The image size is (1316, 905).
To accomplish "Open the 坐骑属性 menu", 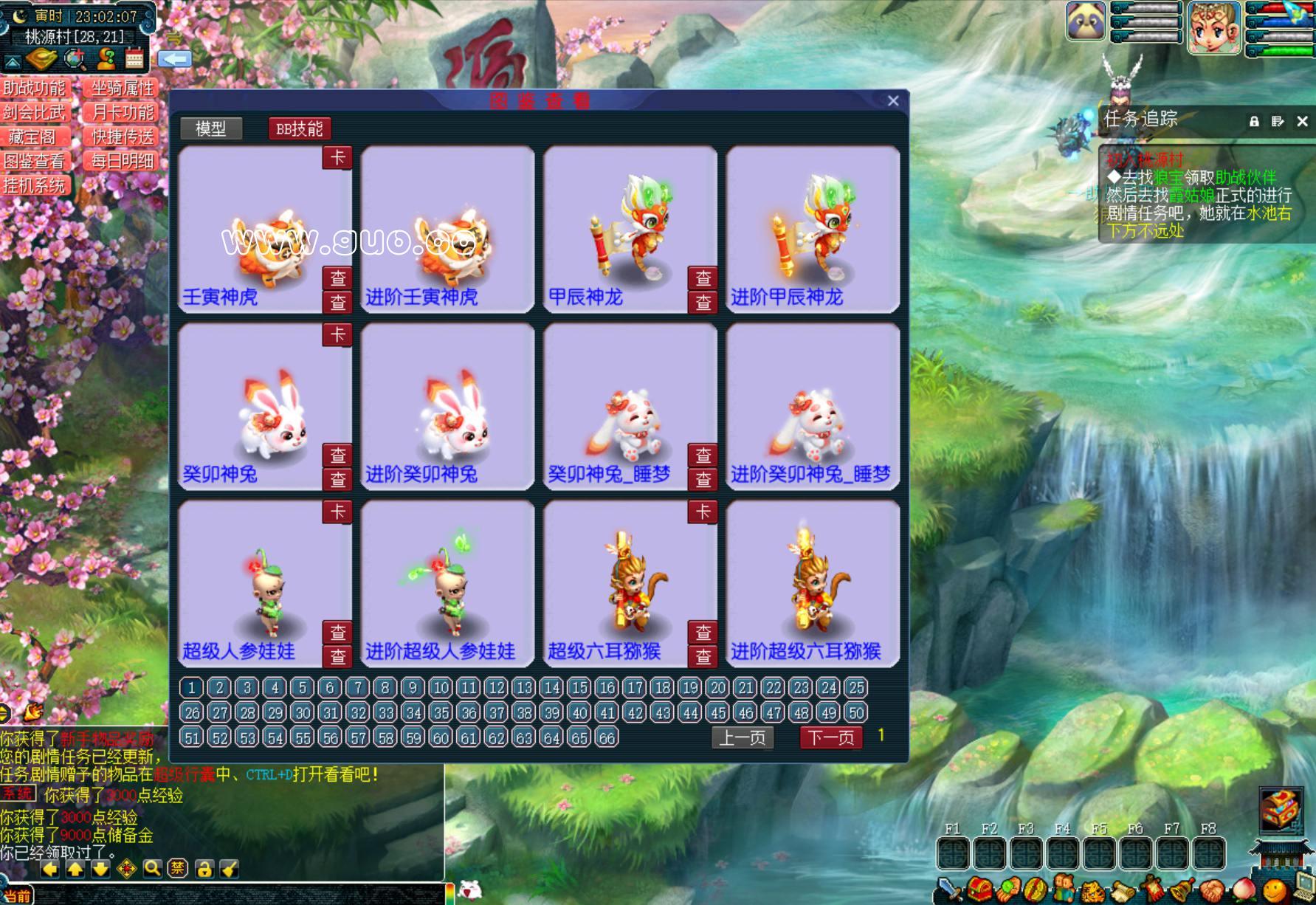I will [122, 89].
